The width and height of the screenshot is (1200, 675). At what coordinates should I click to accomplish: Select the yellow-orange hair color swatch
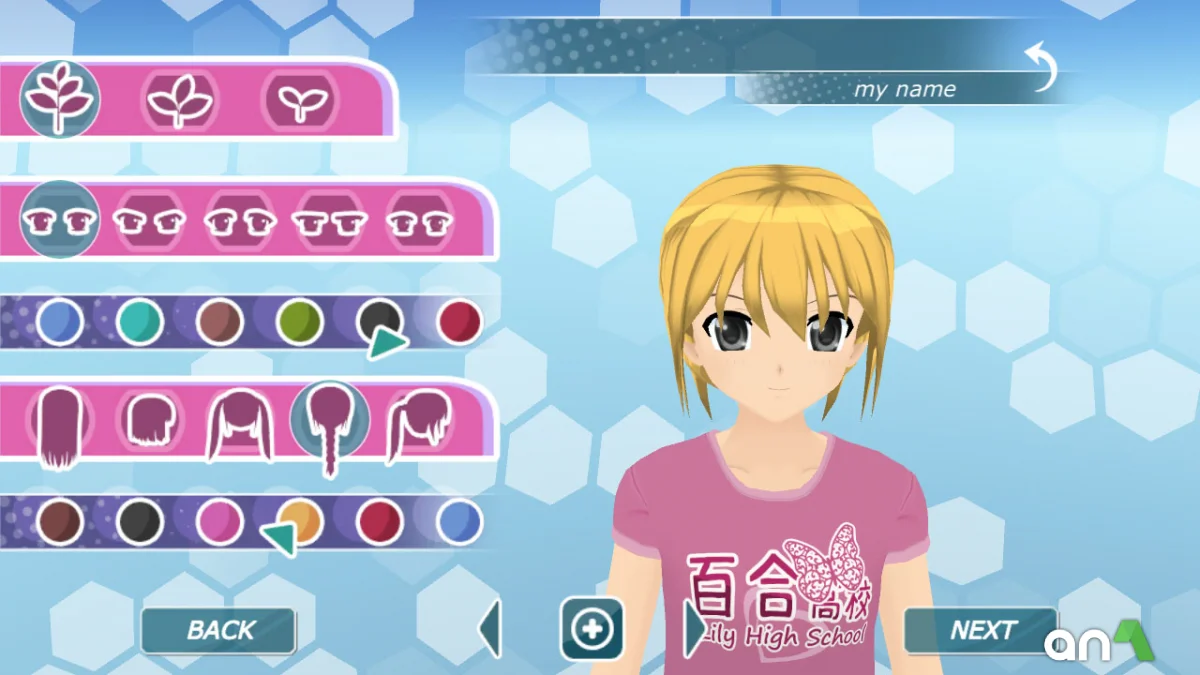coord(299,520)
